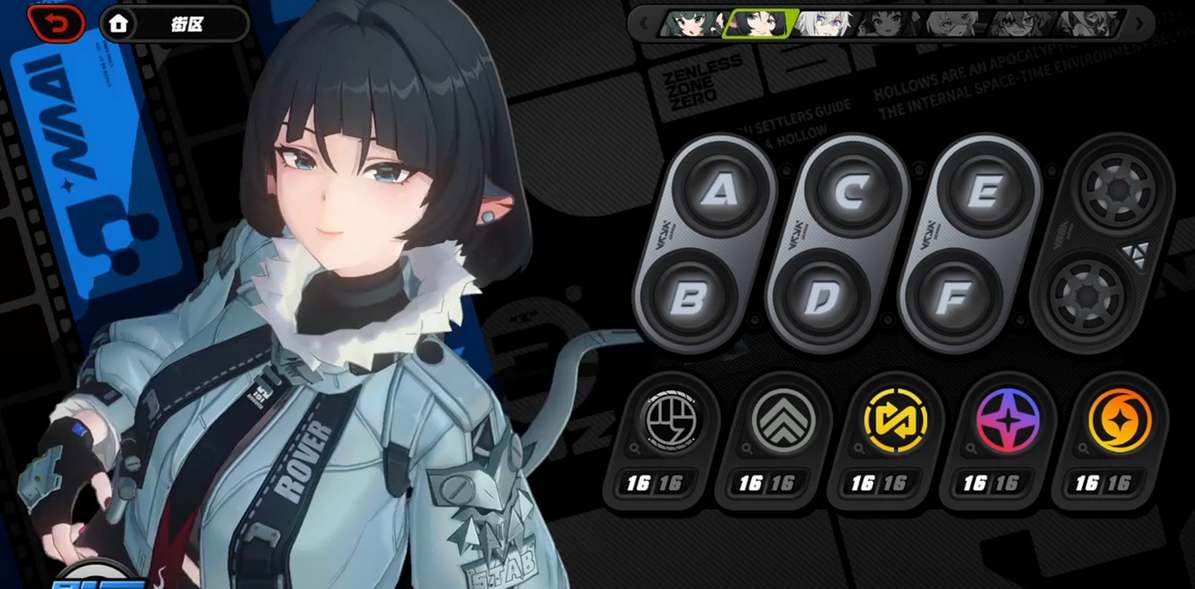The image size is (1195, 589).
Task: Go back with the red return arrow
Action: coord(57,23)
